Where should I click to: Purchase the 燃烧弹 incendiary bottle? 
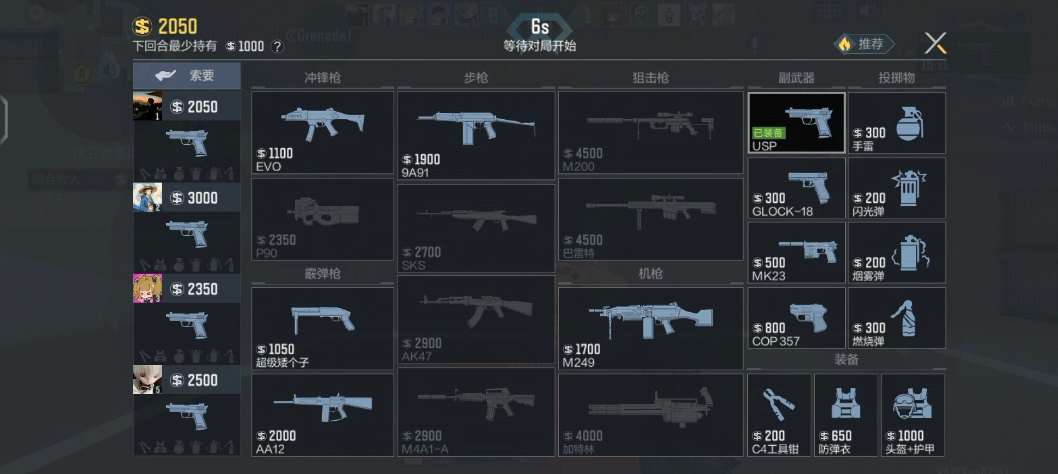896,318
